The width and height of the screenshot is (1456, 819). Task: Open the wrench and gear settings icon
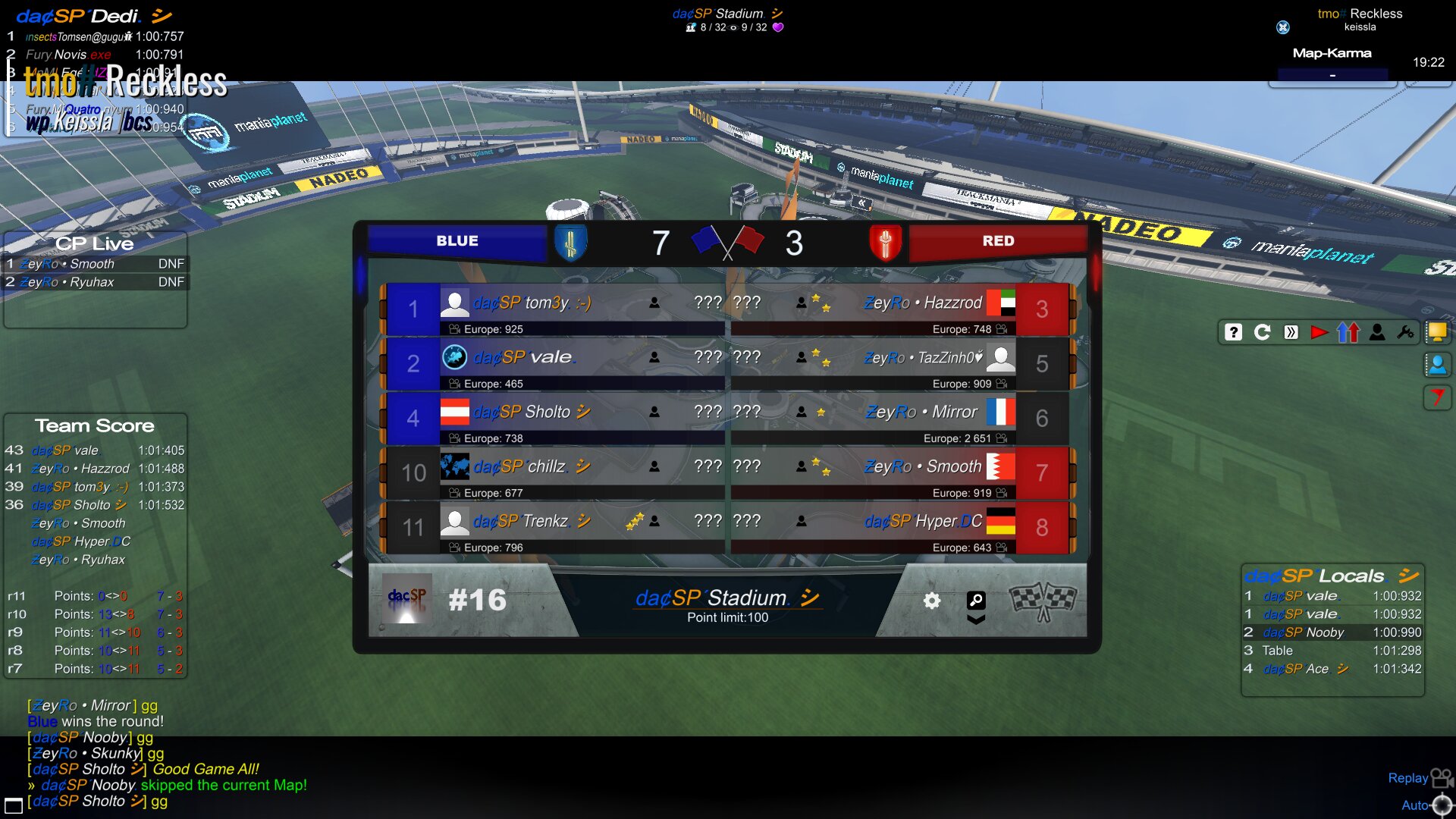pos(1405,332)
